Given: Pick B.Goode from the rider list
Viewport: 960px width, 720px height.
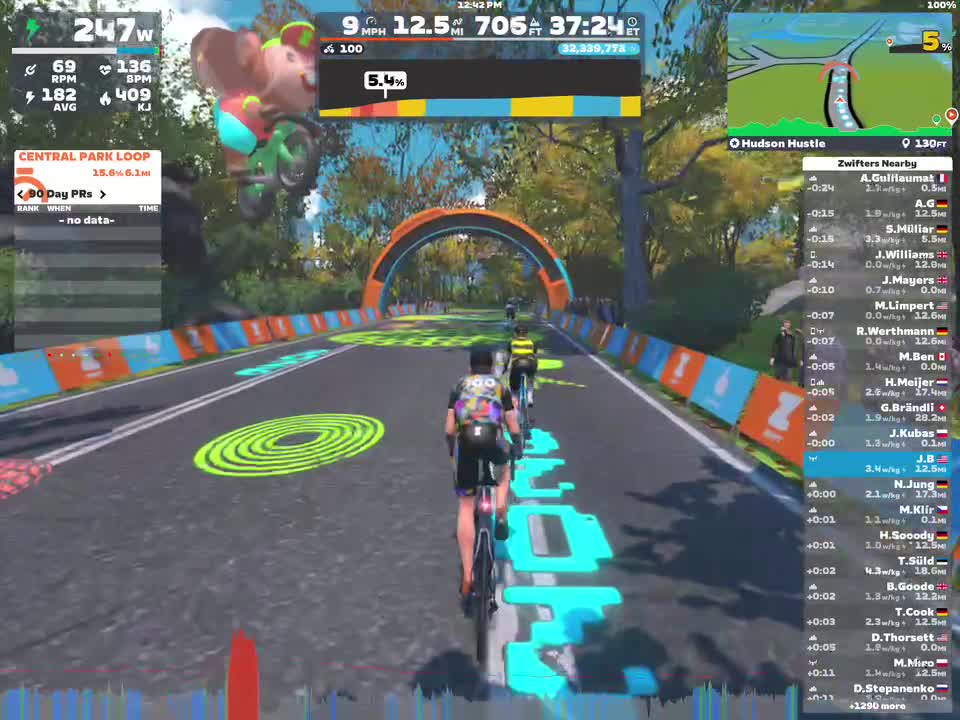Looking at the screenshot, I should (877, 591).
